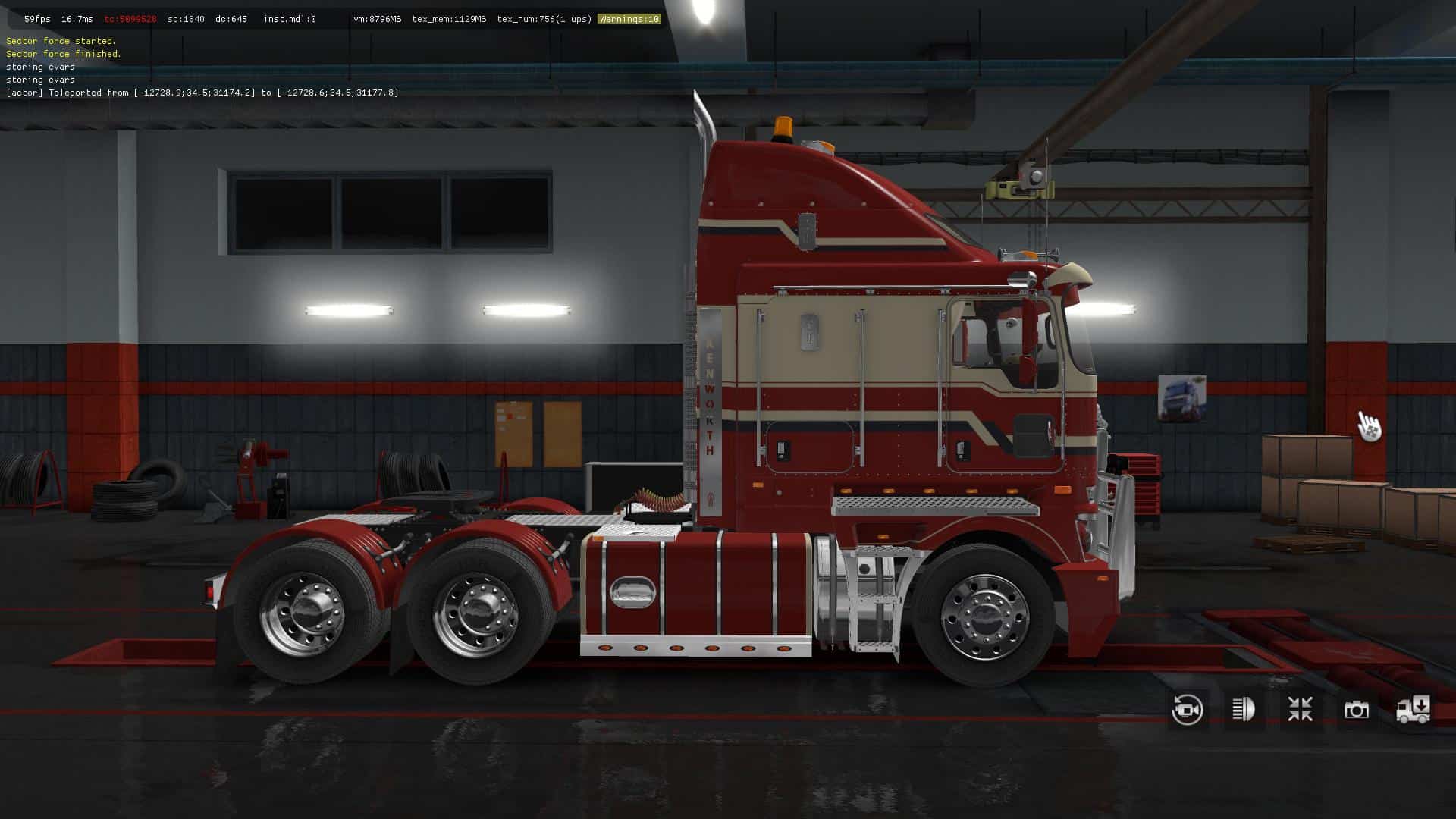This screenshot has height=819, width=1456.
Task: Click the truck with download arrow icon
Action: (1413, 710)
